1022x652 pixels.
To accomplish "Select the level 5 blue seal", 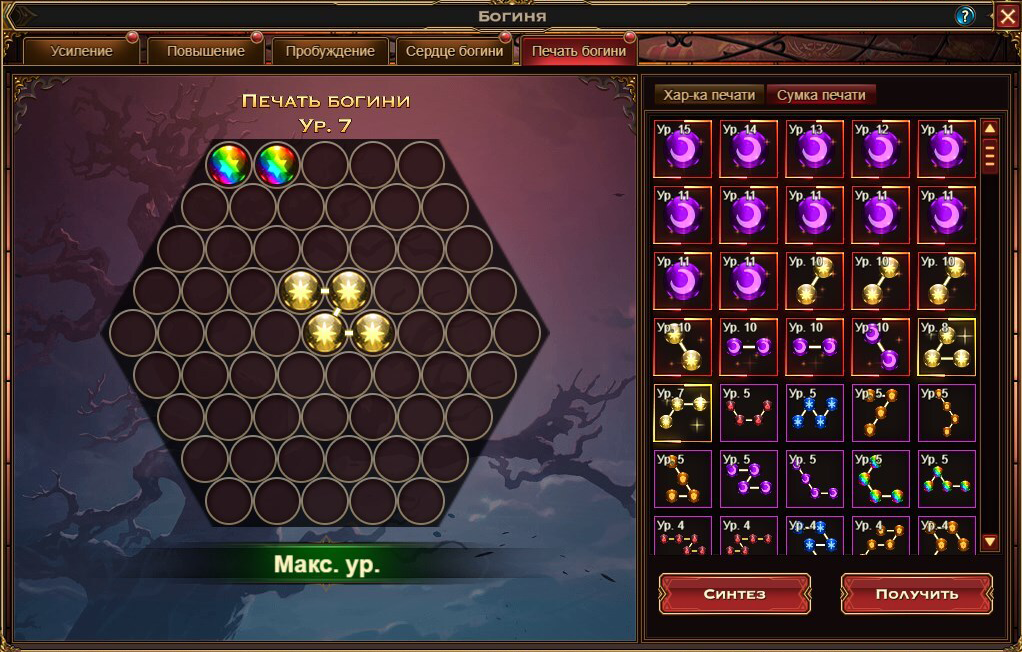I will coord(815,413).
